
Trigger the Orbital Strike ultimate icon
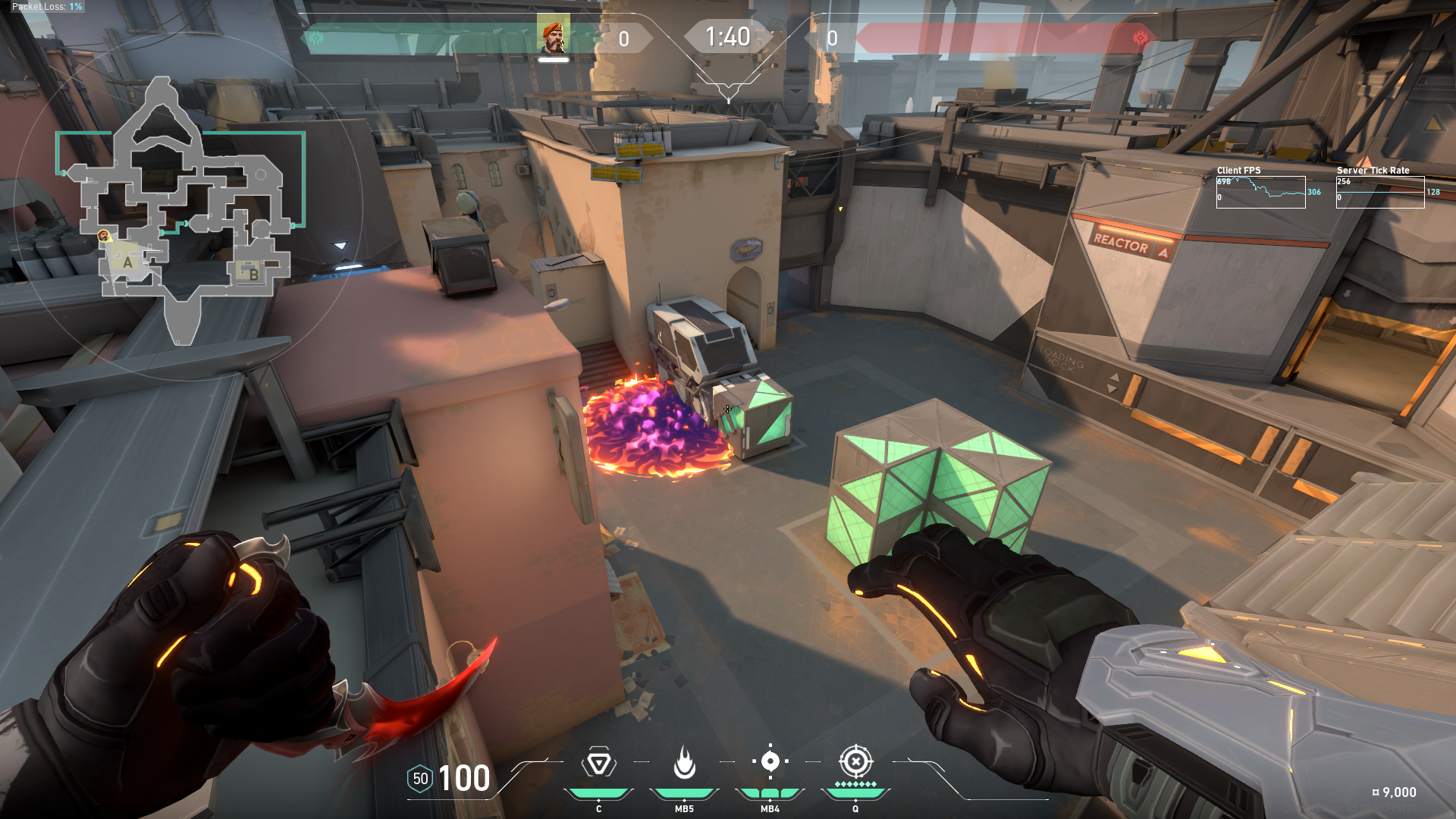pos(855,761)
